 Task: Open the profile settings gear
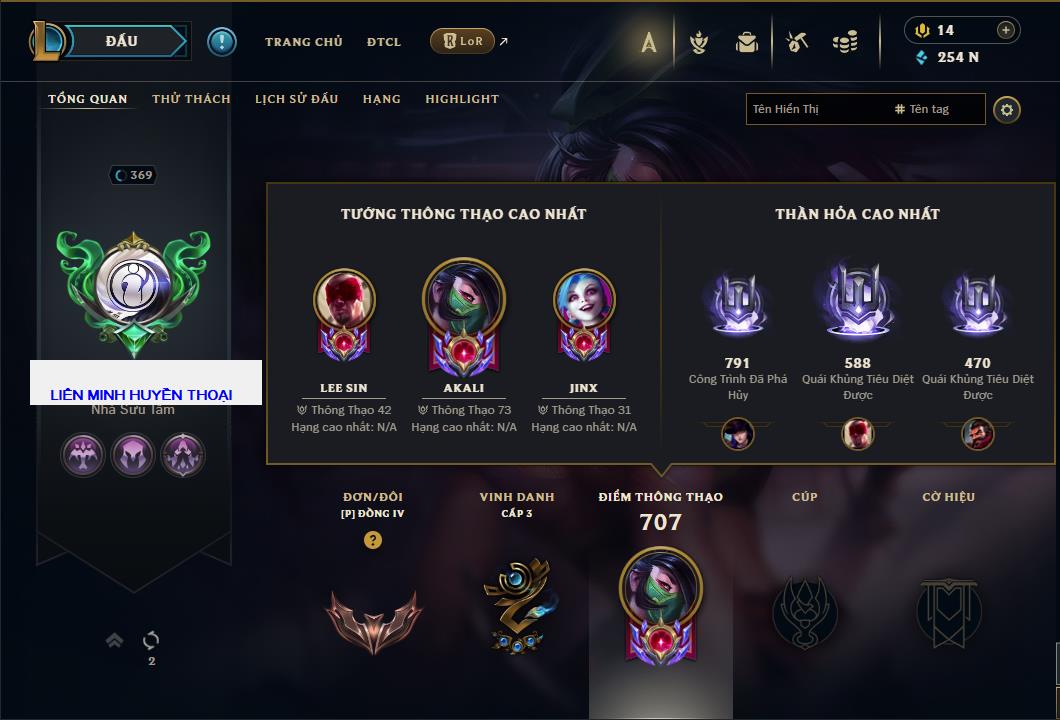click(x=1007, y=109)
